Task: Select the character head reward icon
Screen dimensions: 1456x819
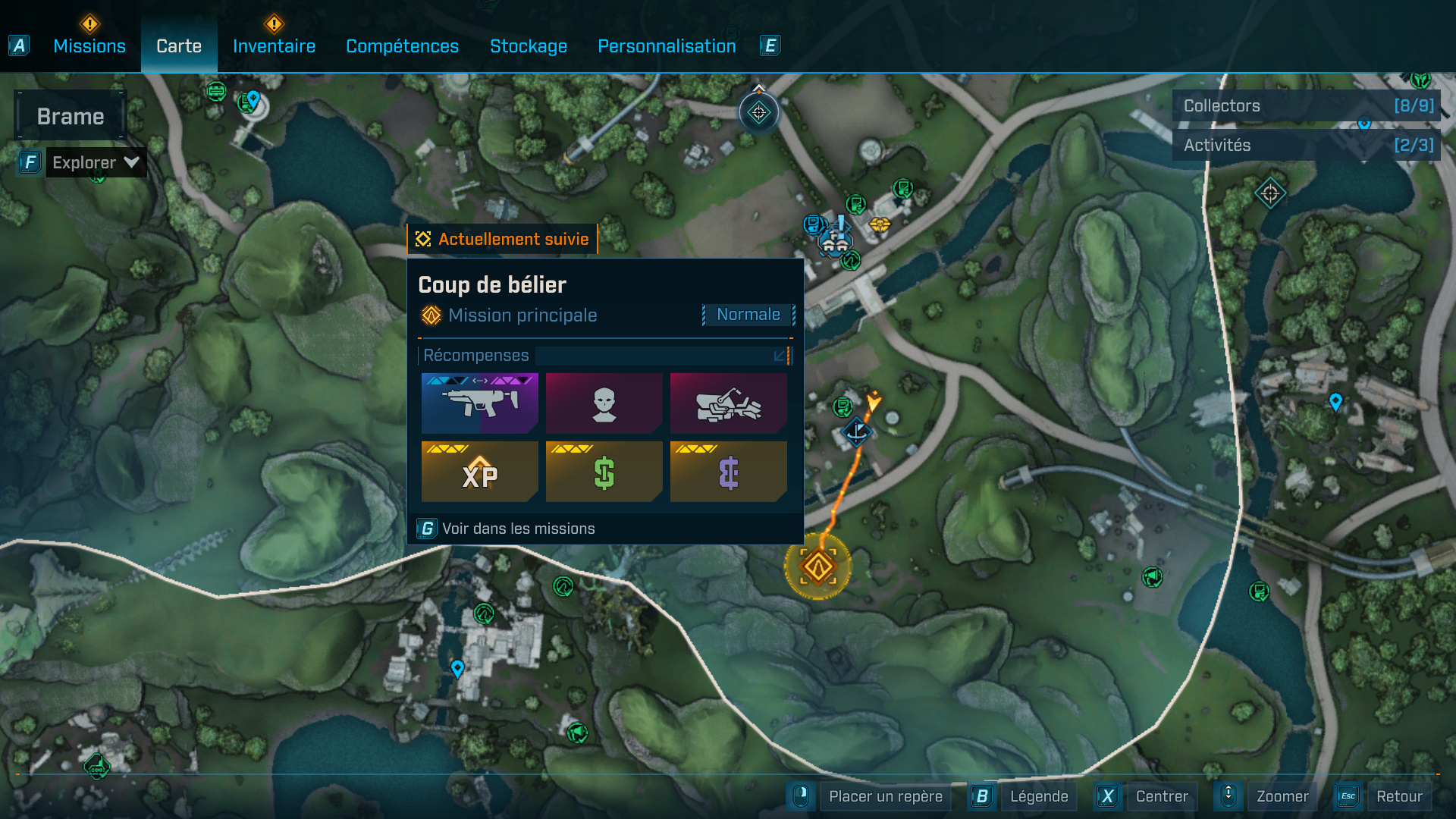Action: click(x=604, y=403)
